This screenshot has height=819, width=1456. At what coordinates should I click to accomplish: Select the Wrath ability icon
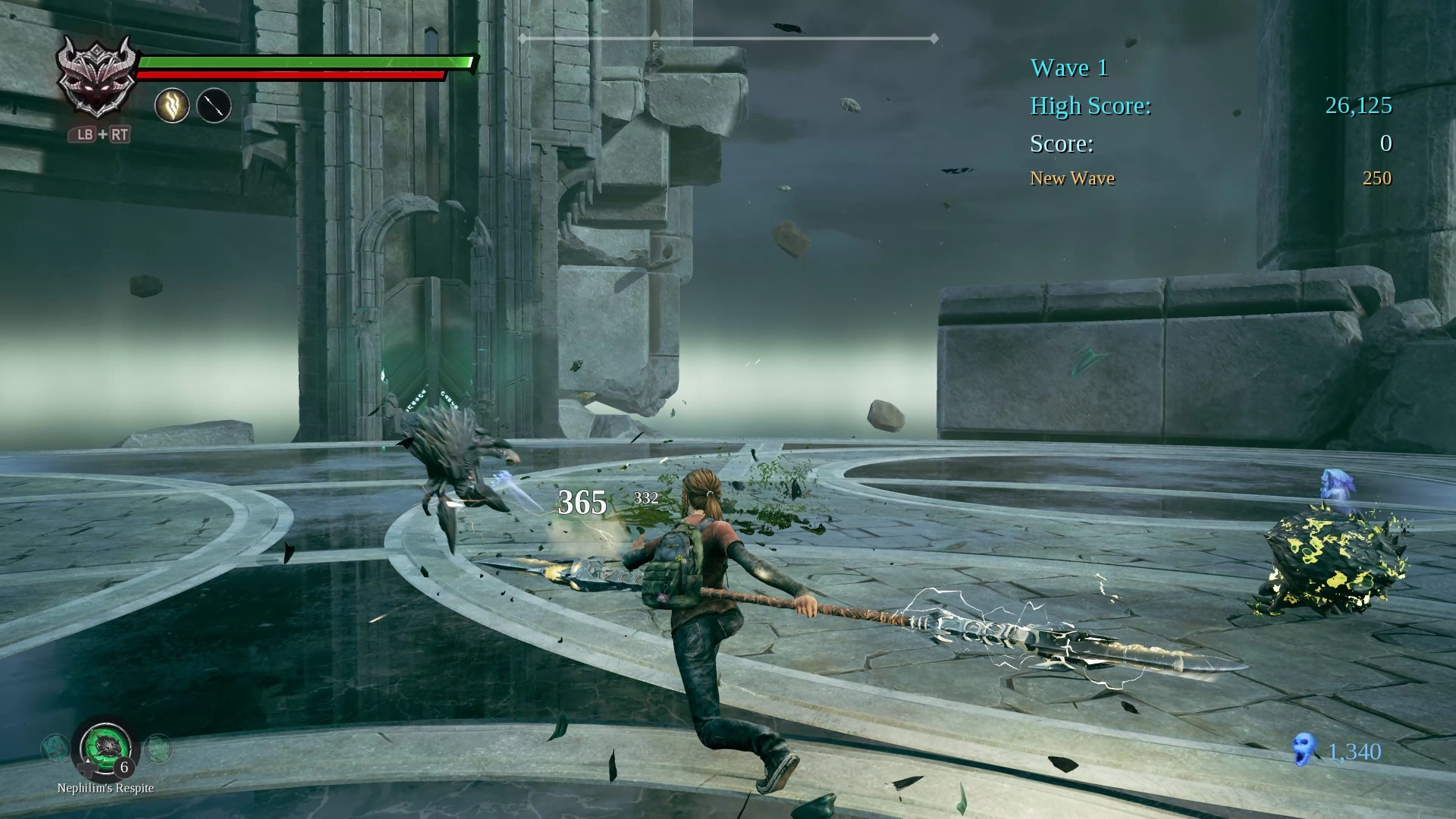[x=173, y=105]
